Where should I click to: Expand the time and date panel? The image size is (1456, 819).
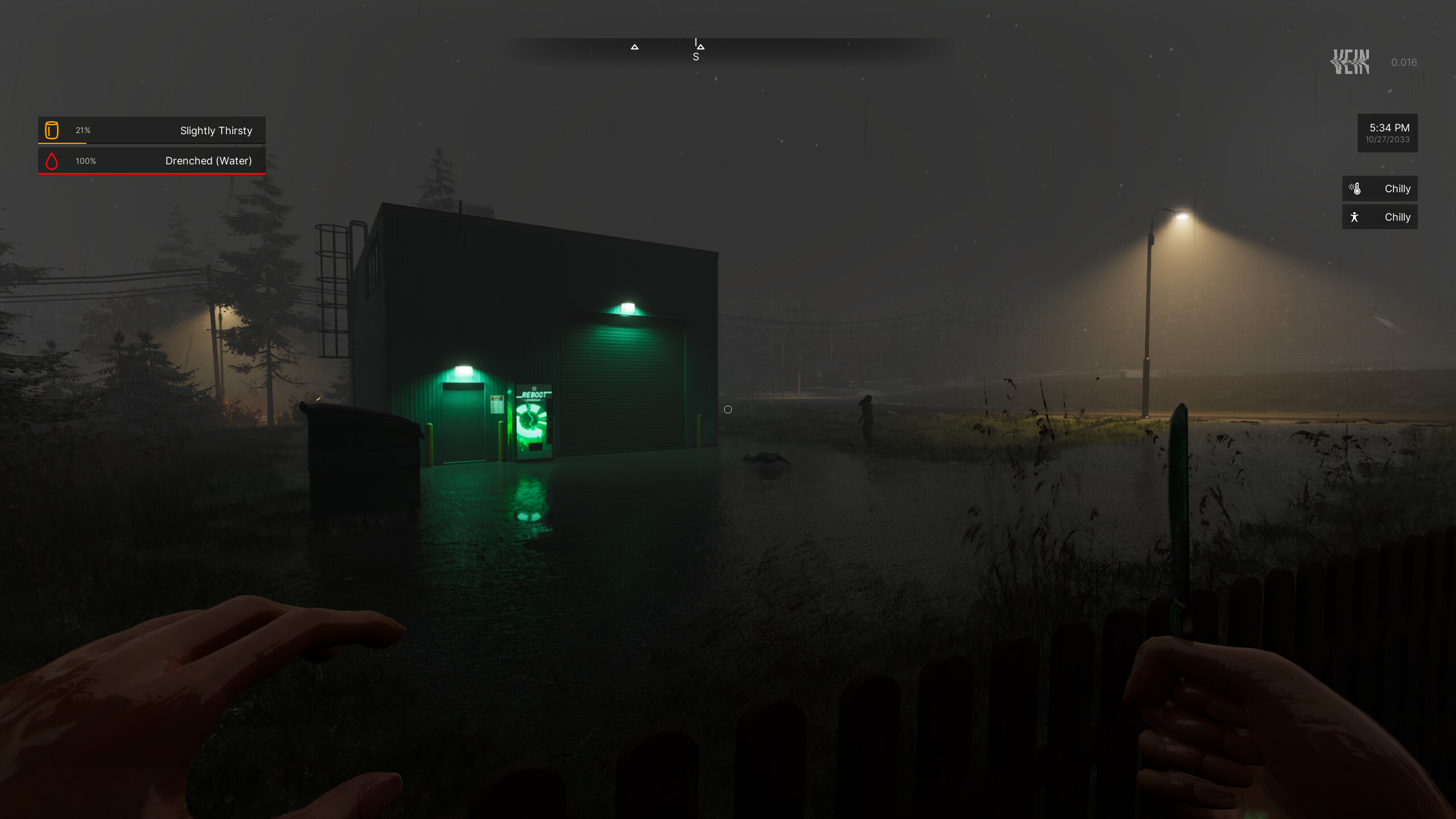point(1388,133)
